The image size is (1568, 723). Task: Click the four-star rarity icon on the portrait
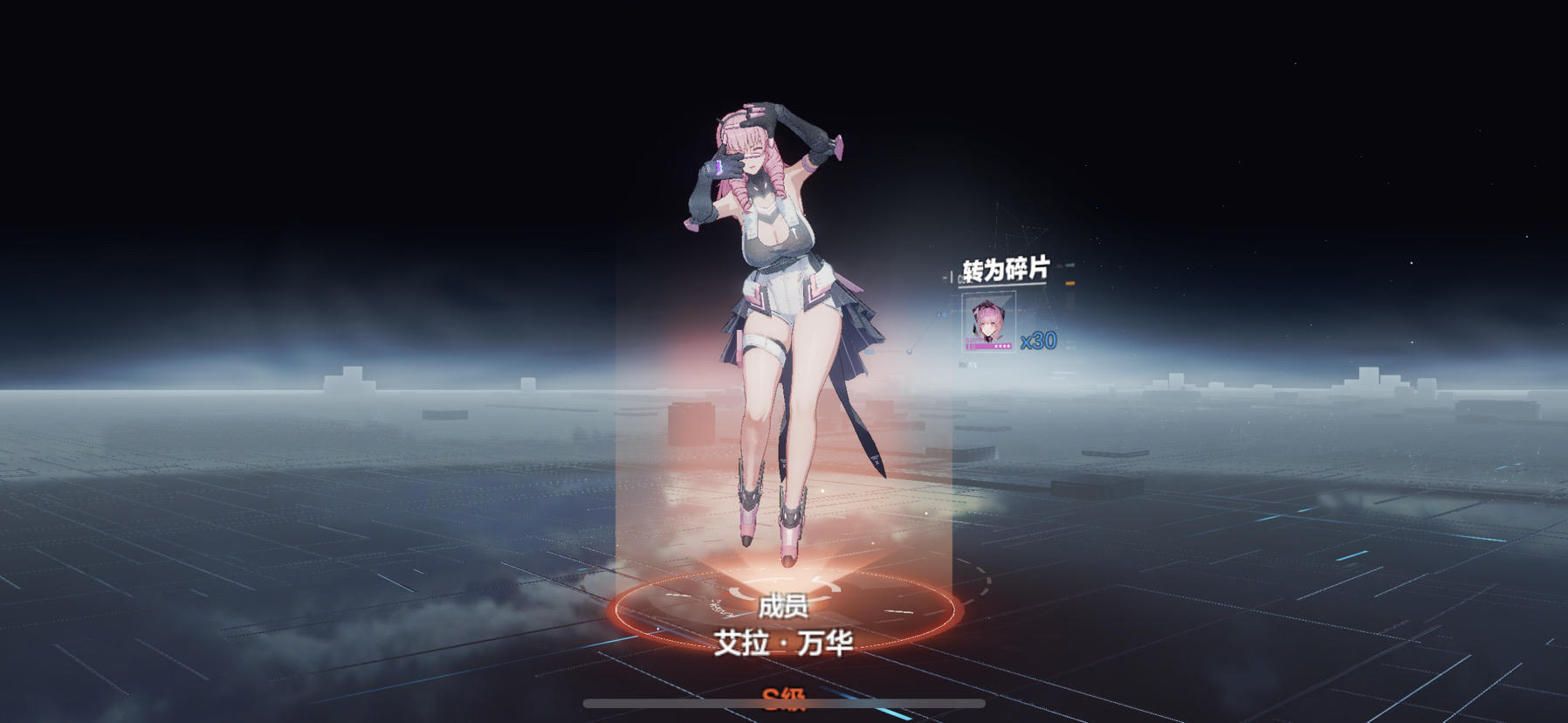[x=1002, y=345]
